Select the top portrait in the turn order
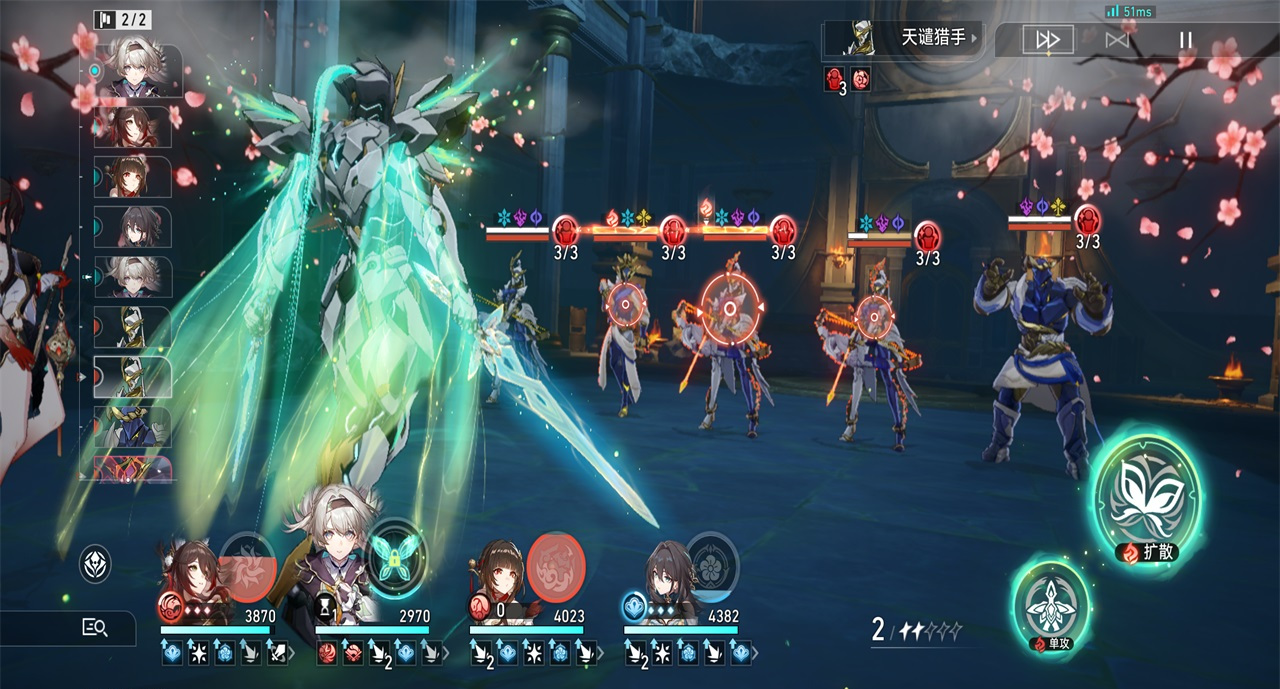Screen dimensions: 1280x689 (x=139, y=70)
